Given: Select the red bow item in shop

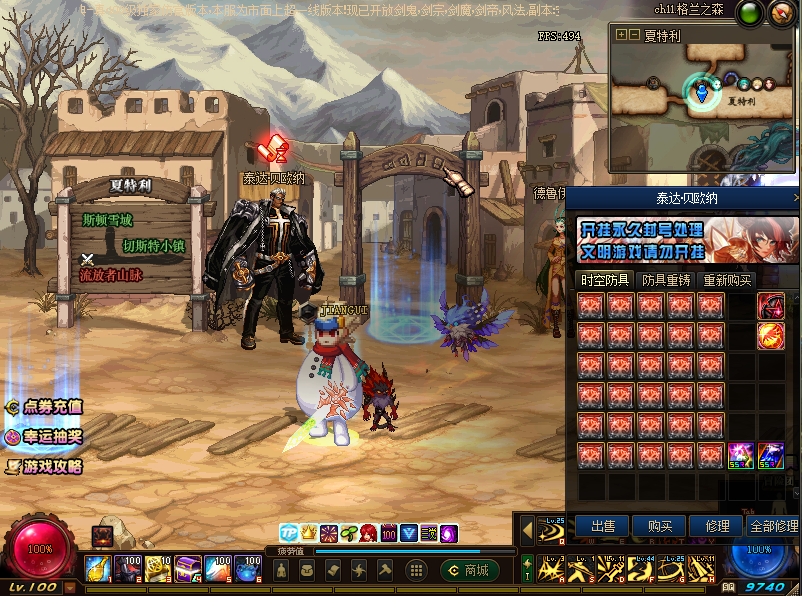Looking at the screenshot, I should [771, 304].
